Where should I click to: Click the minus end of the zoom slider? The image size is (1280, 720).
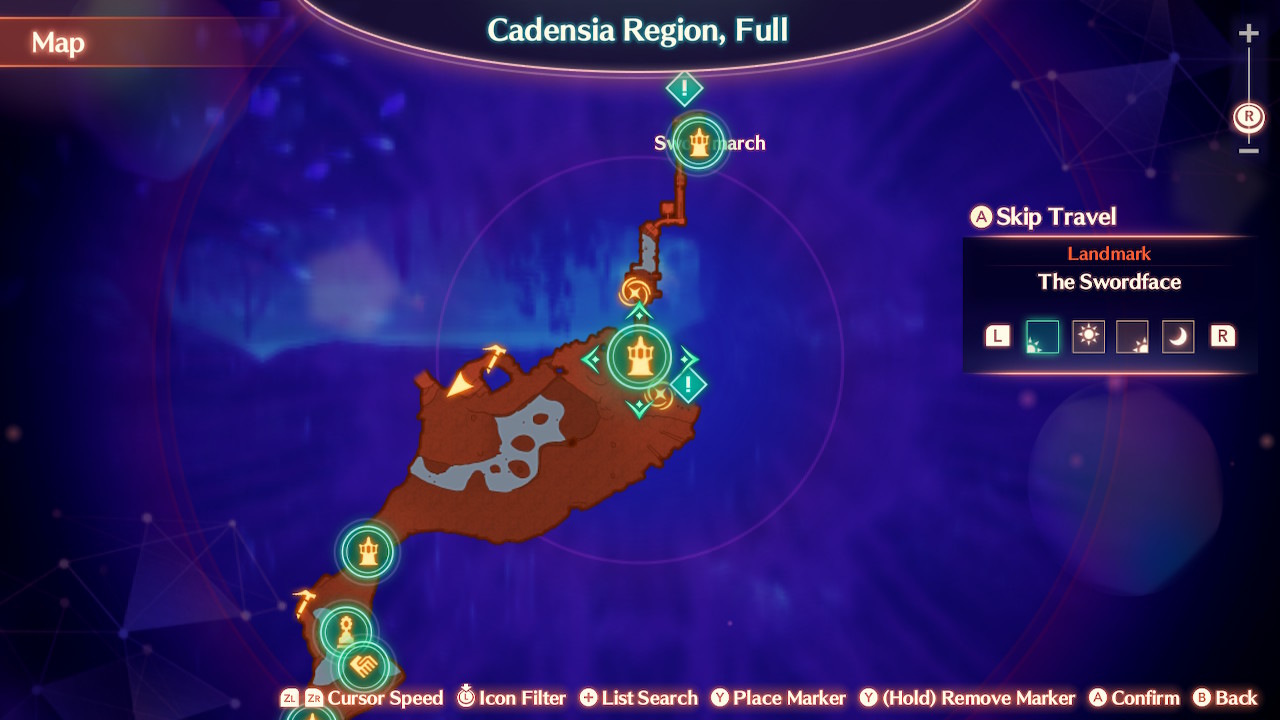coord(1248,152)
